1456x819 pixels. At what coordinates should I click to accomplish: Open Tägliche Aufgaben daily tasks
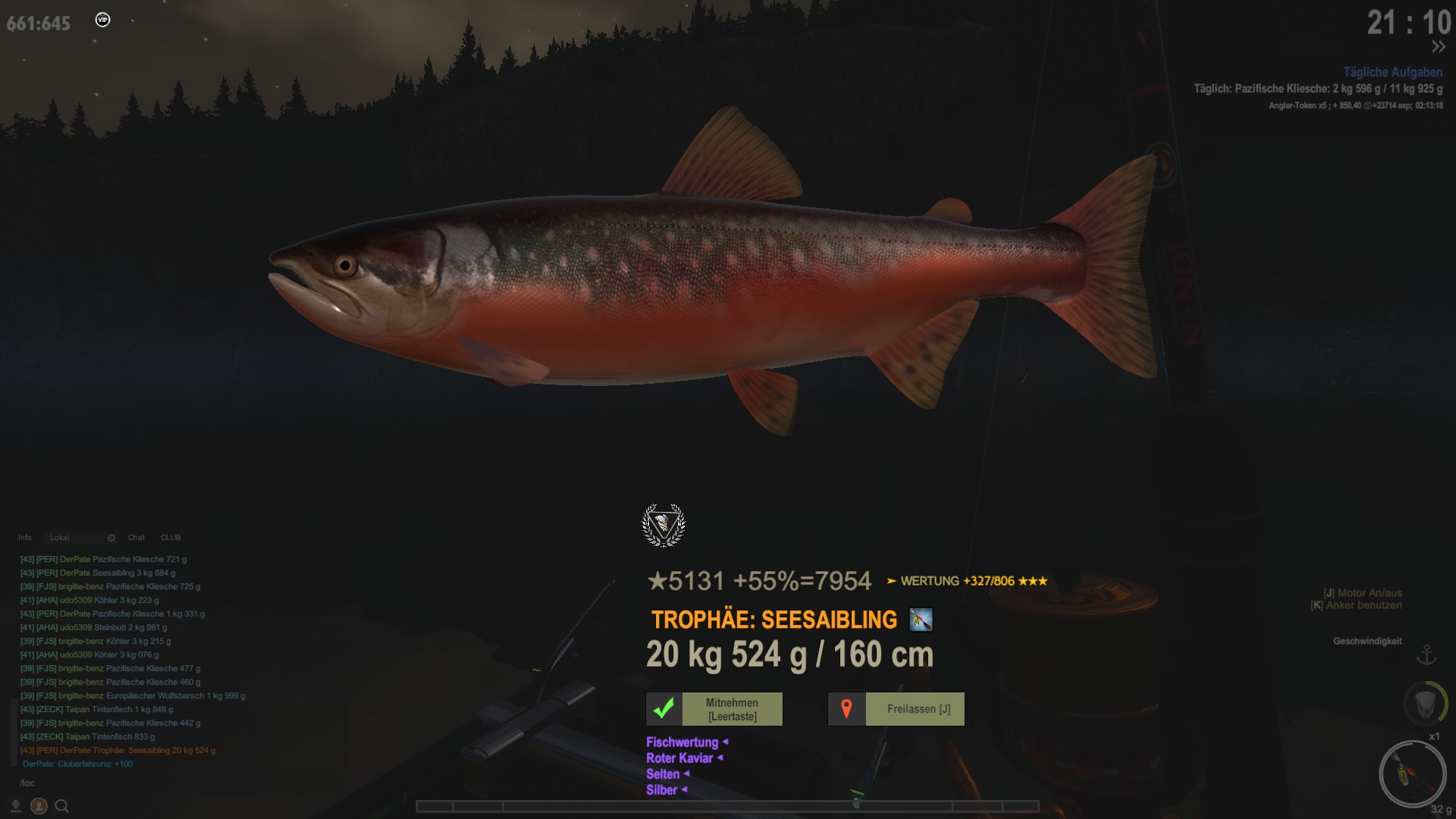point(1392,72)
